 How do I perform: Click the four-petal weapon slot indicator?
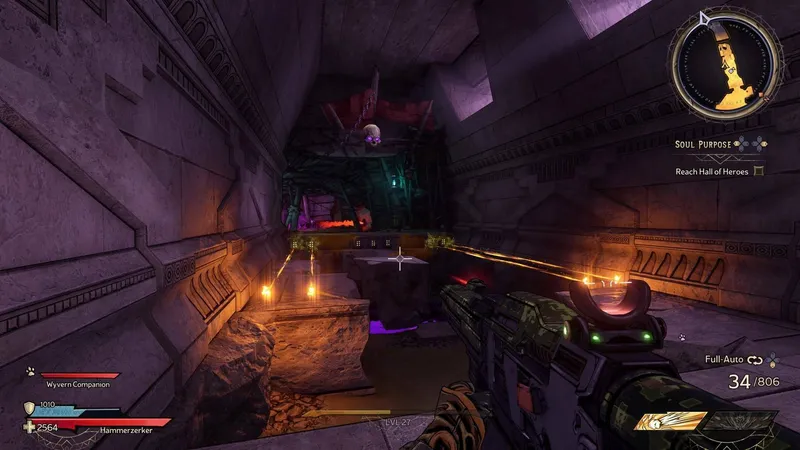tap(774, 358)
